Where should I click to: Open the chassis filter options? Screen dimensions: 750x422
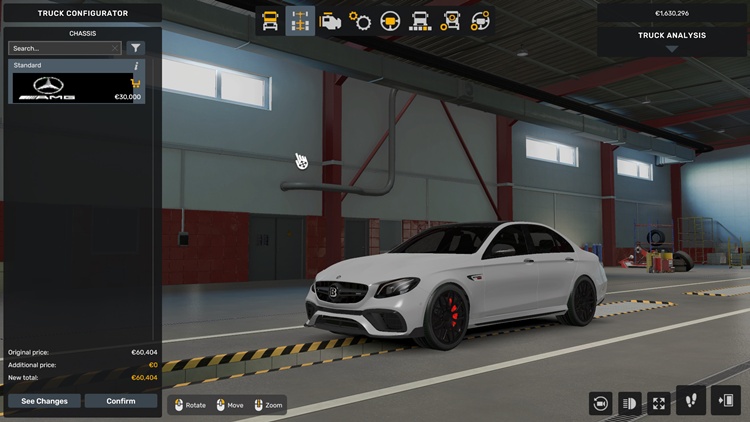pos(136,48)
